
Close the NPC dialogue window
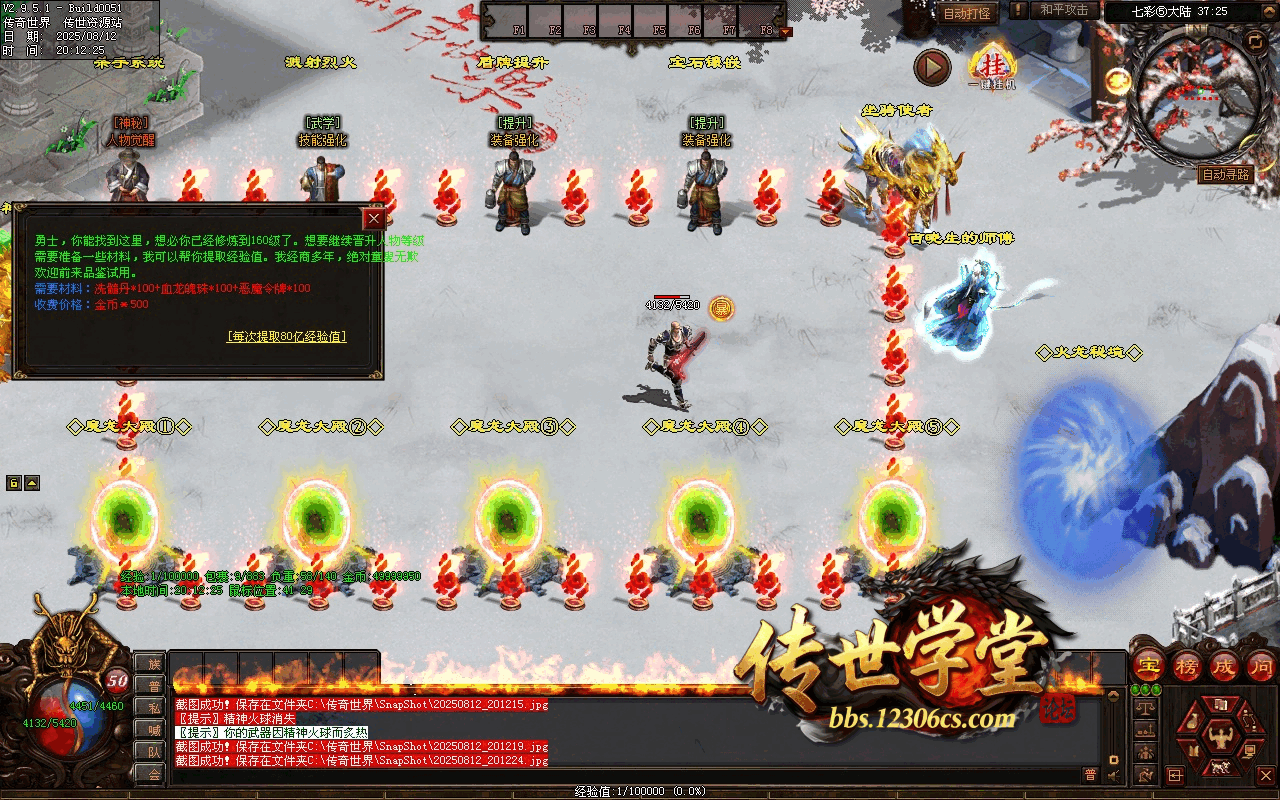point(374,219)
